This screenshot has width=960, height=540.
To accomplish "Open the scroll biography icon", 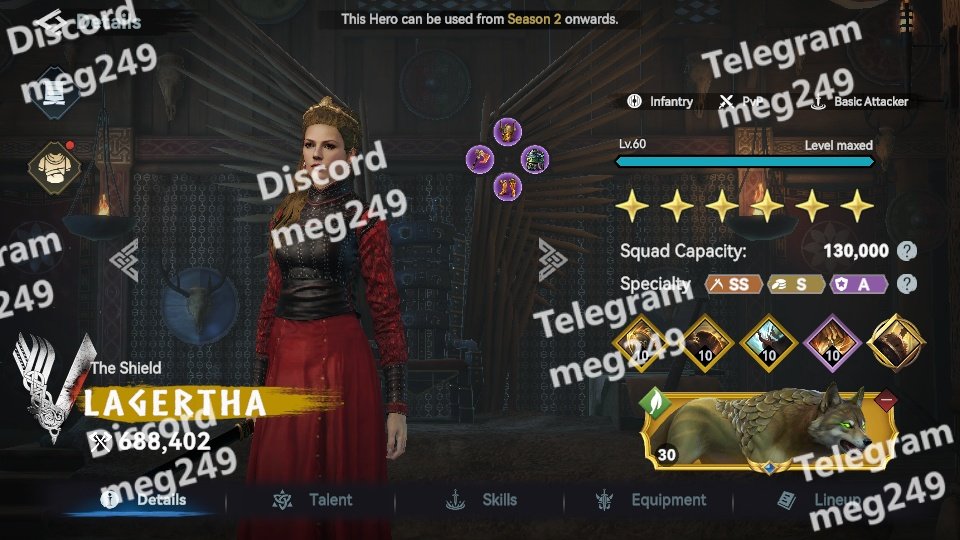I will coord(54,92).
